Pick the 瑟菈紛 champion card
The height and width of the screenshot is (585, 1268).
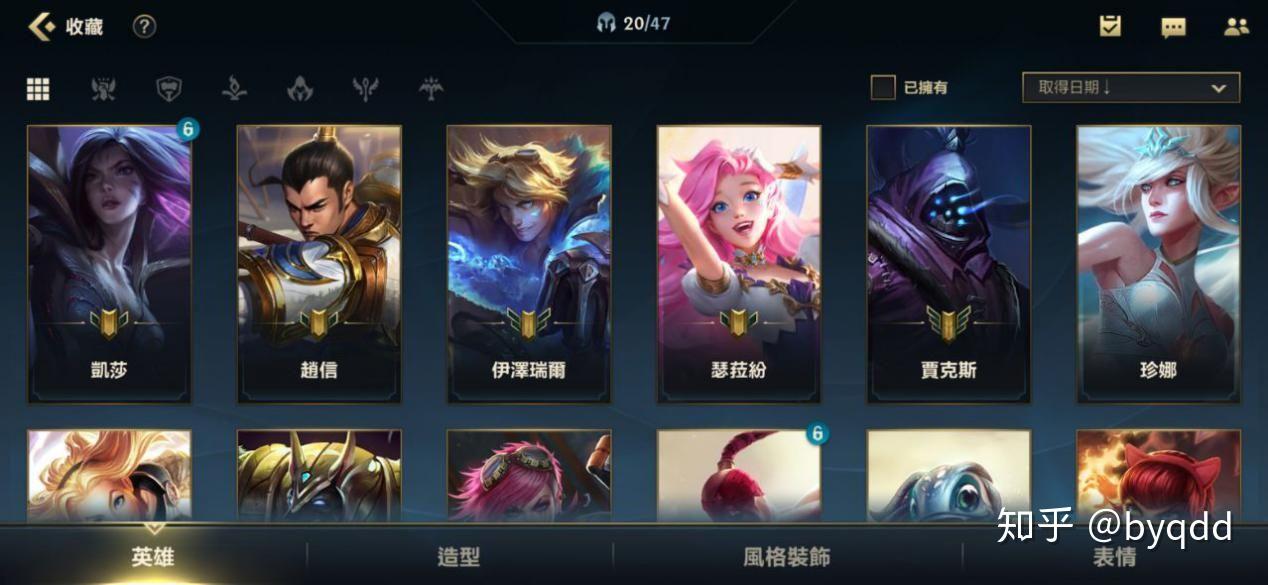tap(739, 264)
